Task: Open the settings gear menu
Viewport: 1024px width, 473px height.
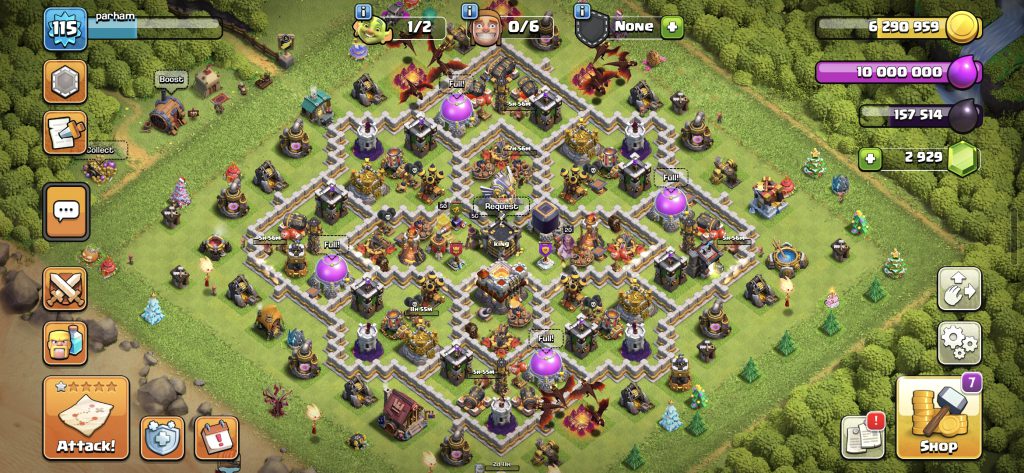Action: (958, 342)
